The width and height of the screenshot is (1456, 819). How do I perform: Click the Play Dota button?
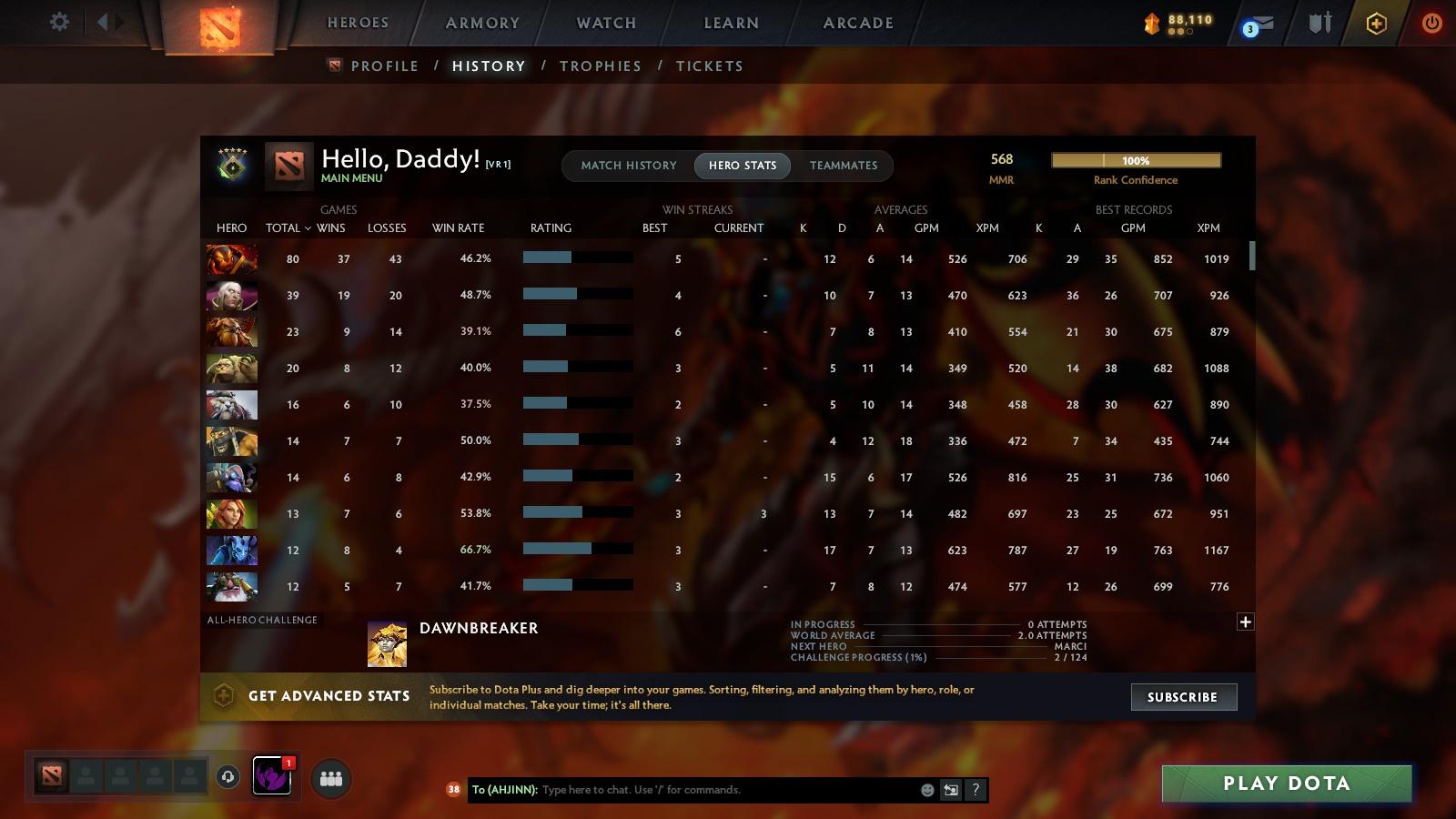(x=1286, y=783)
